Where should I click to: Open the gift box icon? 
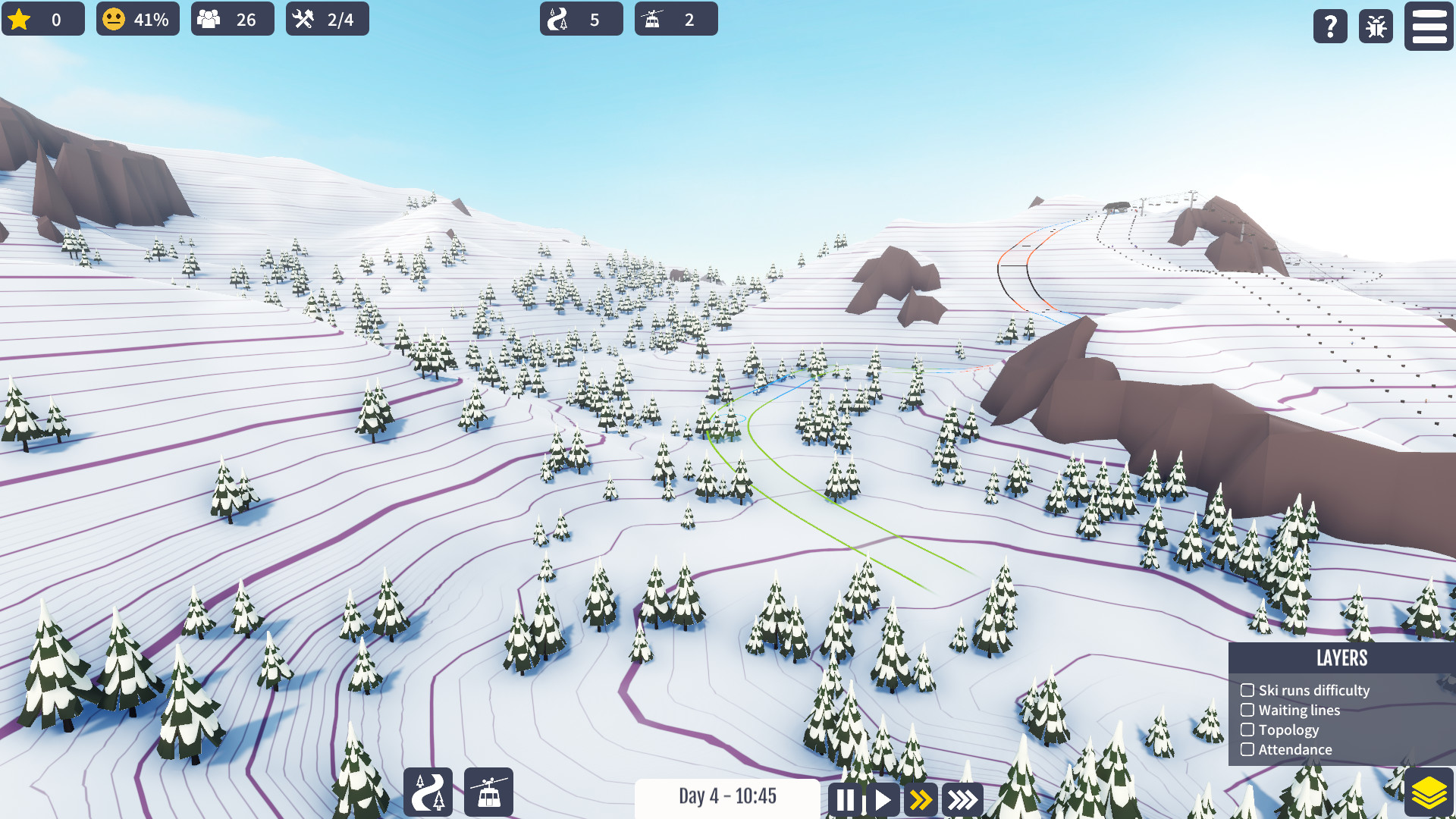1375,27
